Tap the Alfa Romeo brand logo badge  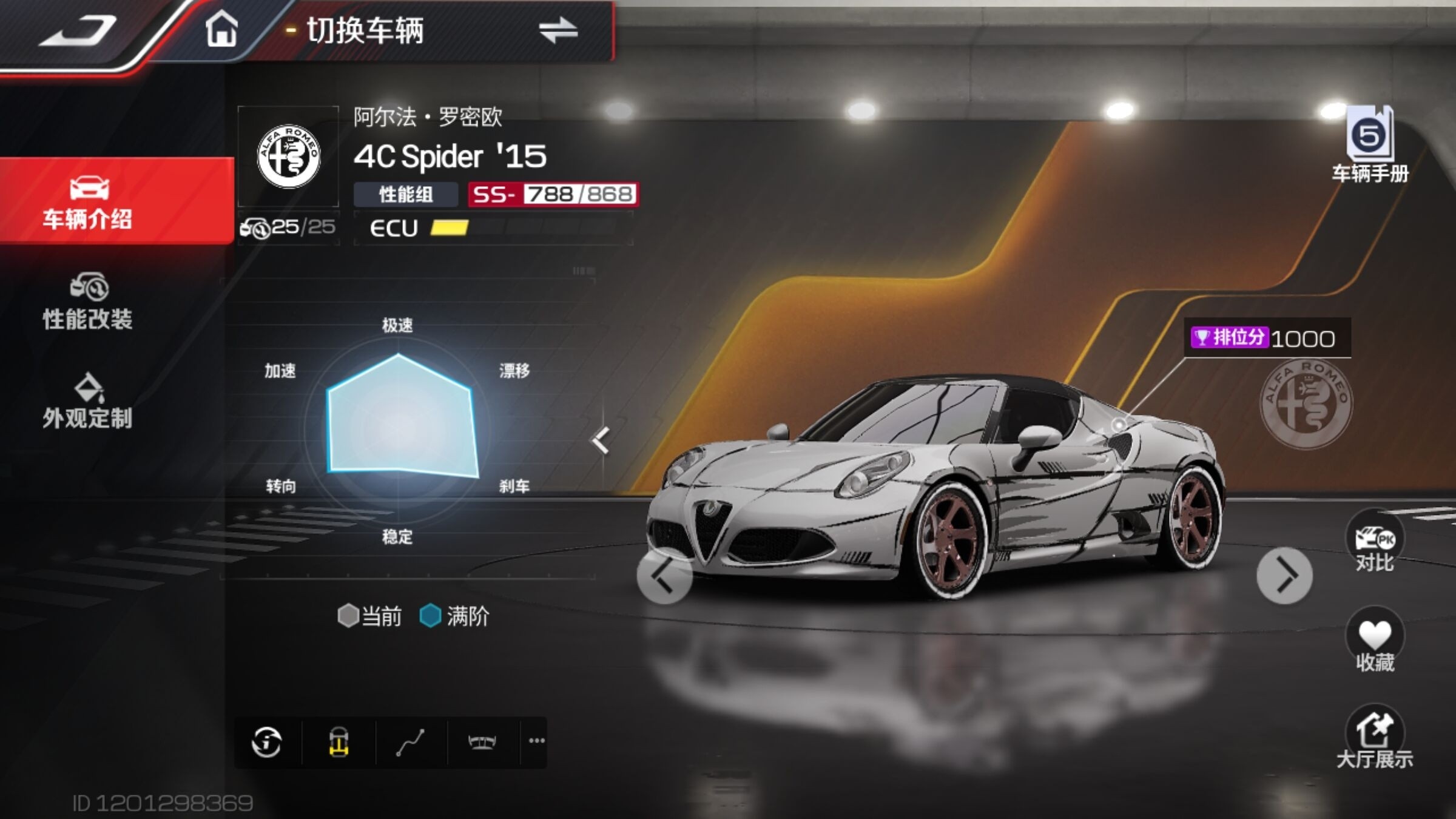click(288, 157)
